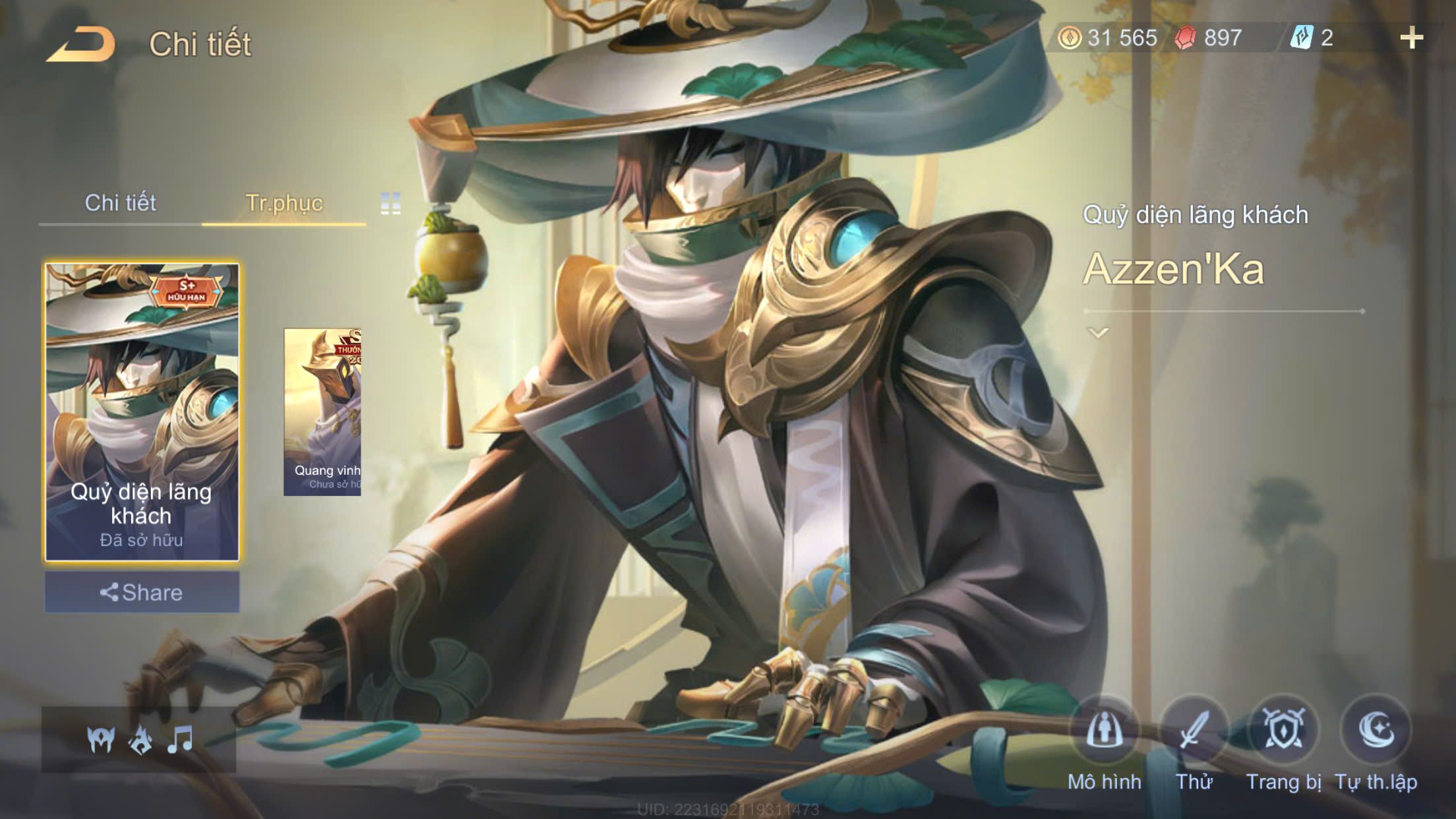Try the hero with Thử

[1194, 731]
